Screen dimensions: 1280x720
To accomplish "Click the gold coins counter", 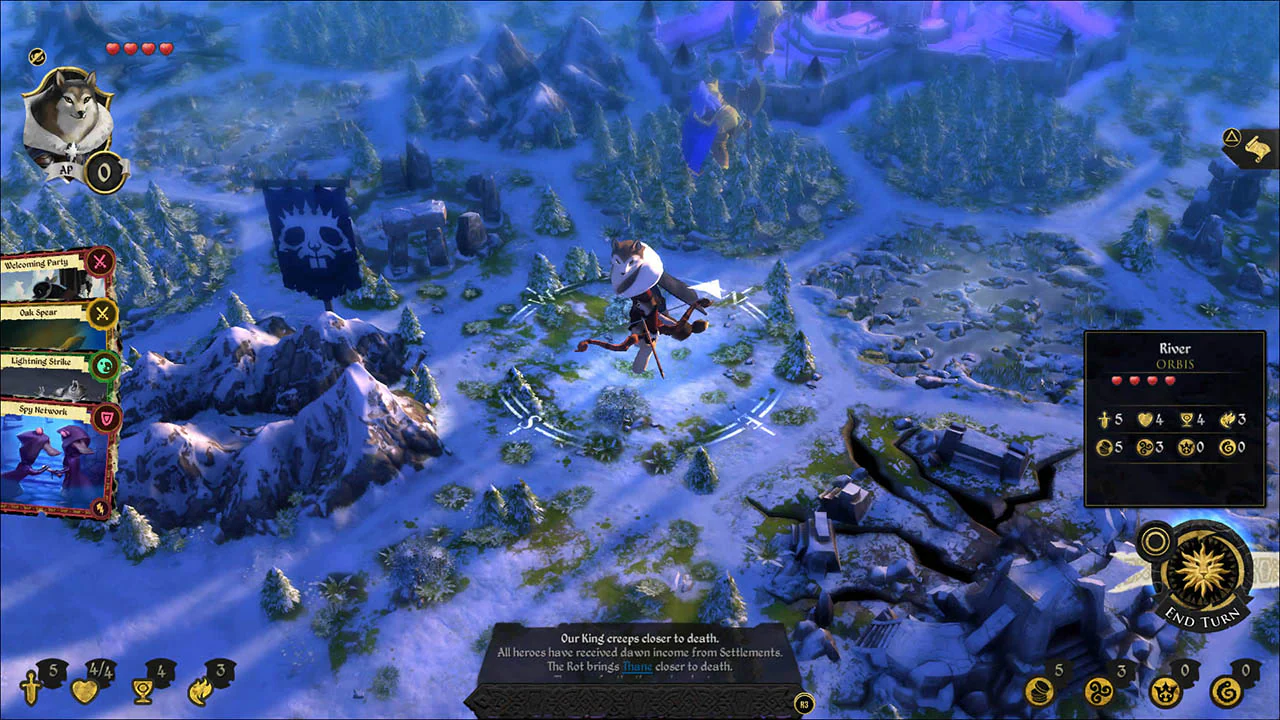I will tap(1040, 693).
